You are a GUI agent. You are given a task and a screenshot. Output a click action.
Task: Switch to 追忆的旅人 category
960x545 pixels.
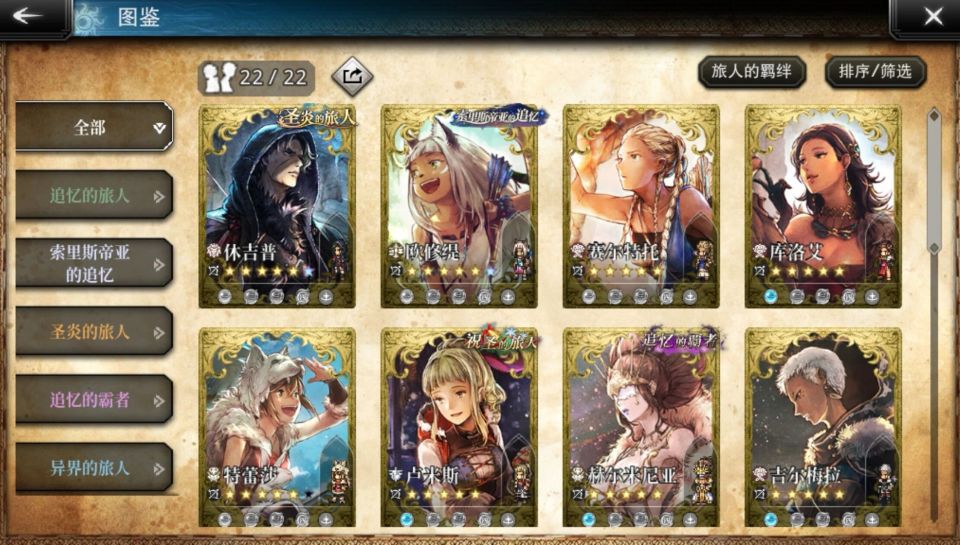coord(94,195)
